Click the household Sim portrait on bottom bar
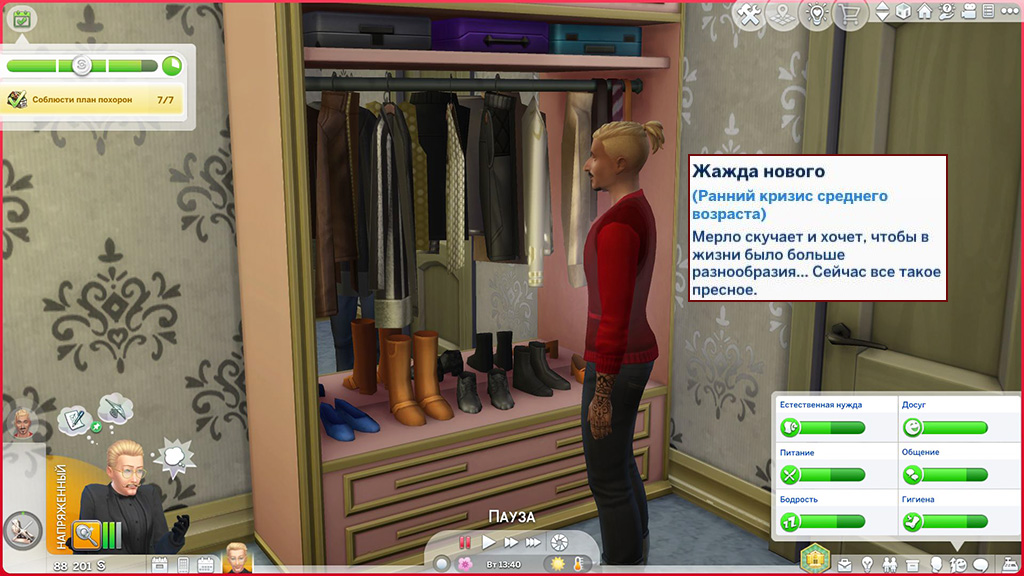Viewport: 1024px width, 576px height. [x=237, y=560]
